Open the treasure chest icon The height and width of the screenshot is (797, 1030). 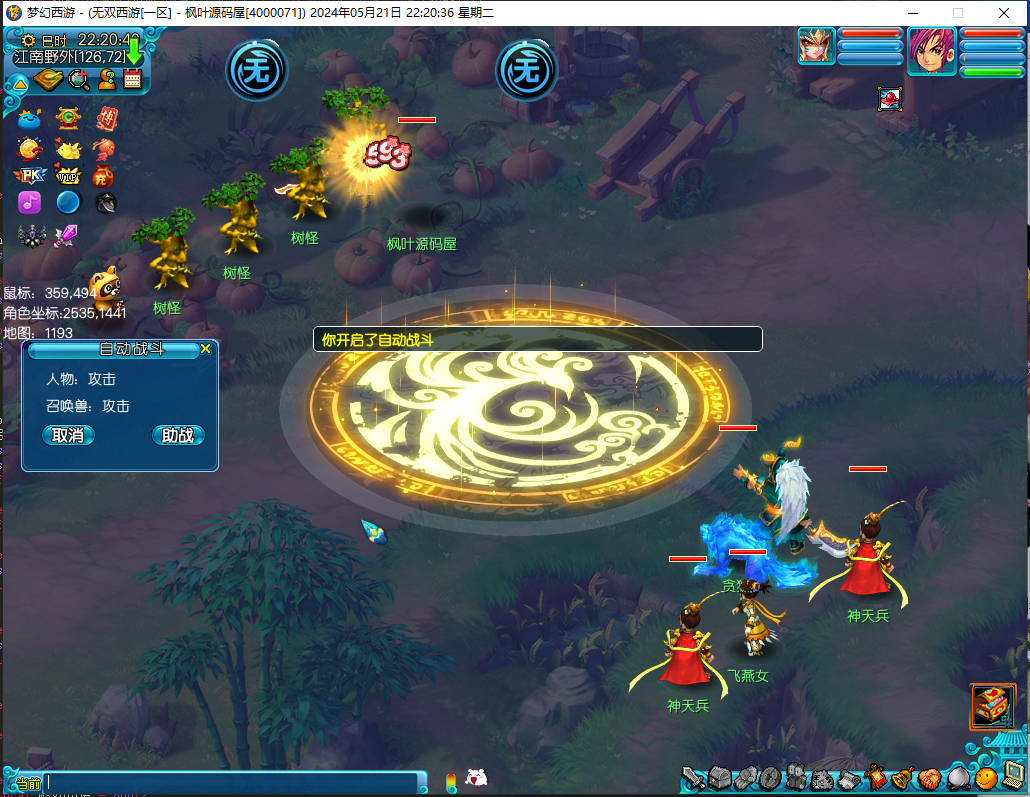pyautogui.click(x=992, y=706)
